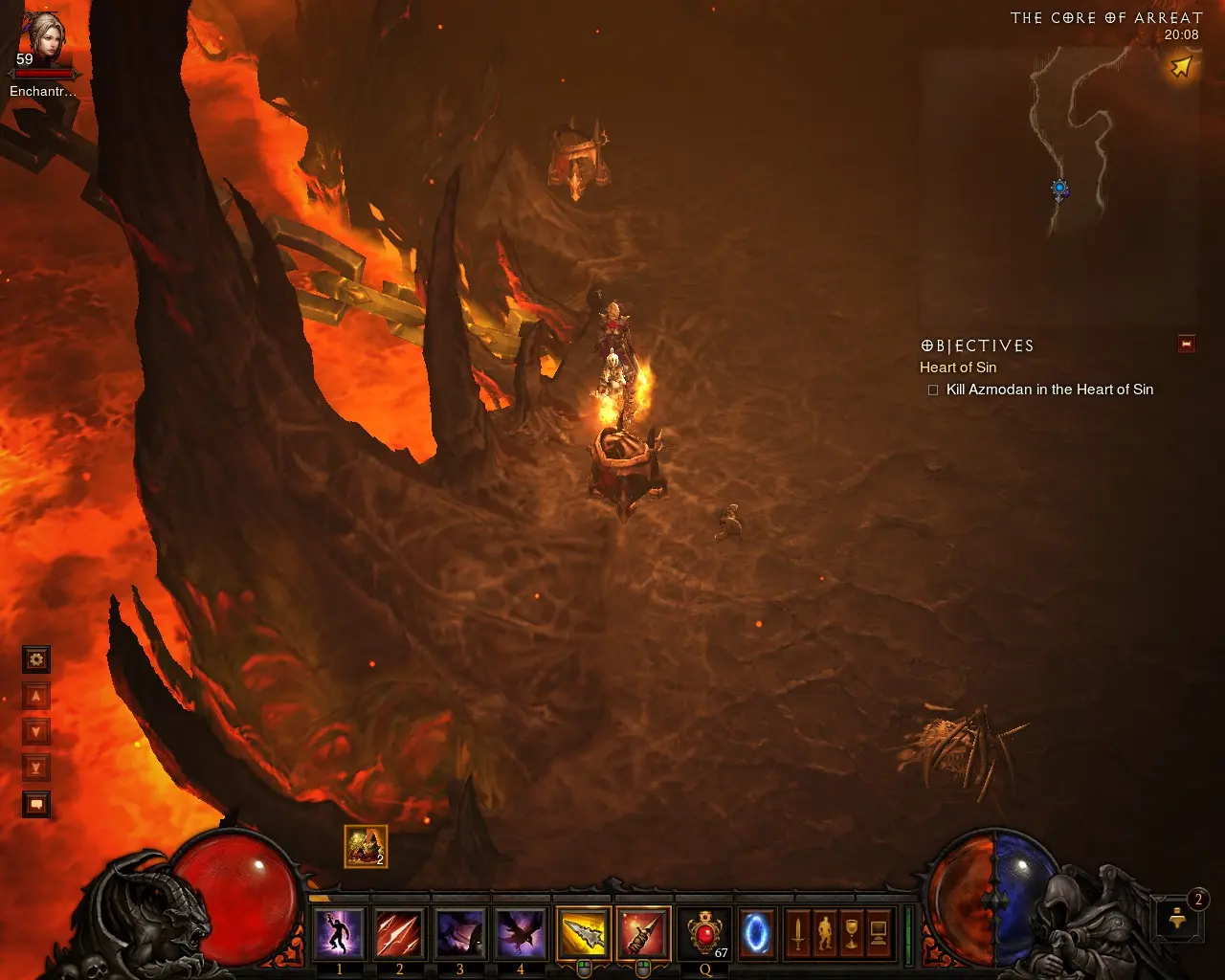Image resolution: width=1225 pixels, height=980 pixels.
Task: Trigger the hooded shadow skill in slot 3
Action: (459, 933)
